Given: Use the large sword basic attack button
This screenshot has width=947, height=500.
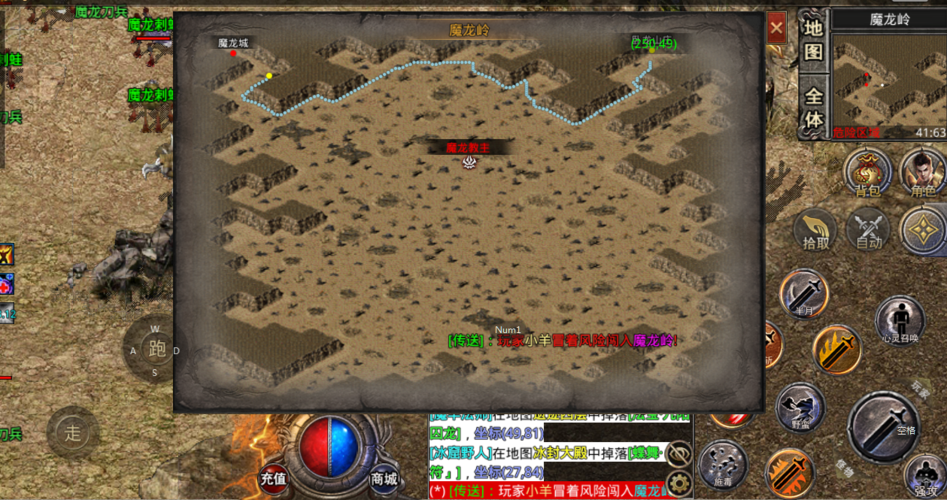Looking at the screenshot, I should pos(884,427).
